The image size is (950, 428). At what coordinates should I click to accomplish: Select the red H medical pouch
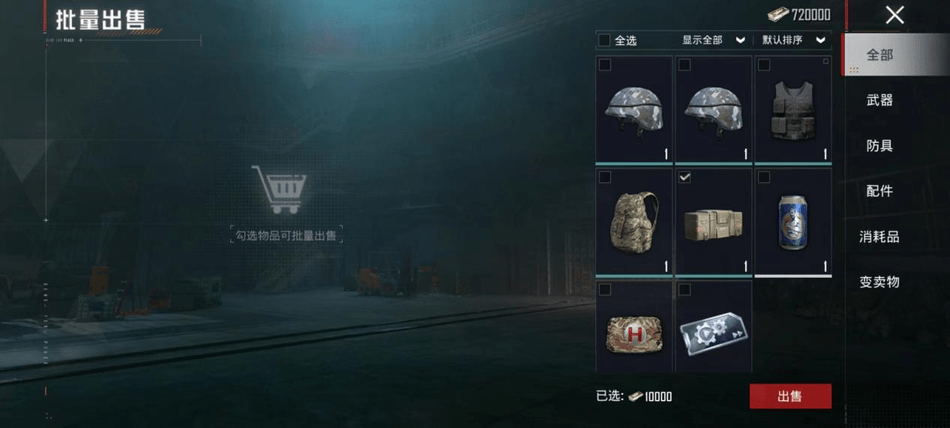coord(633,330)
